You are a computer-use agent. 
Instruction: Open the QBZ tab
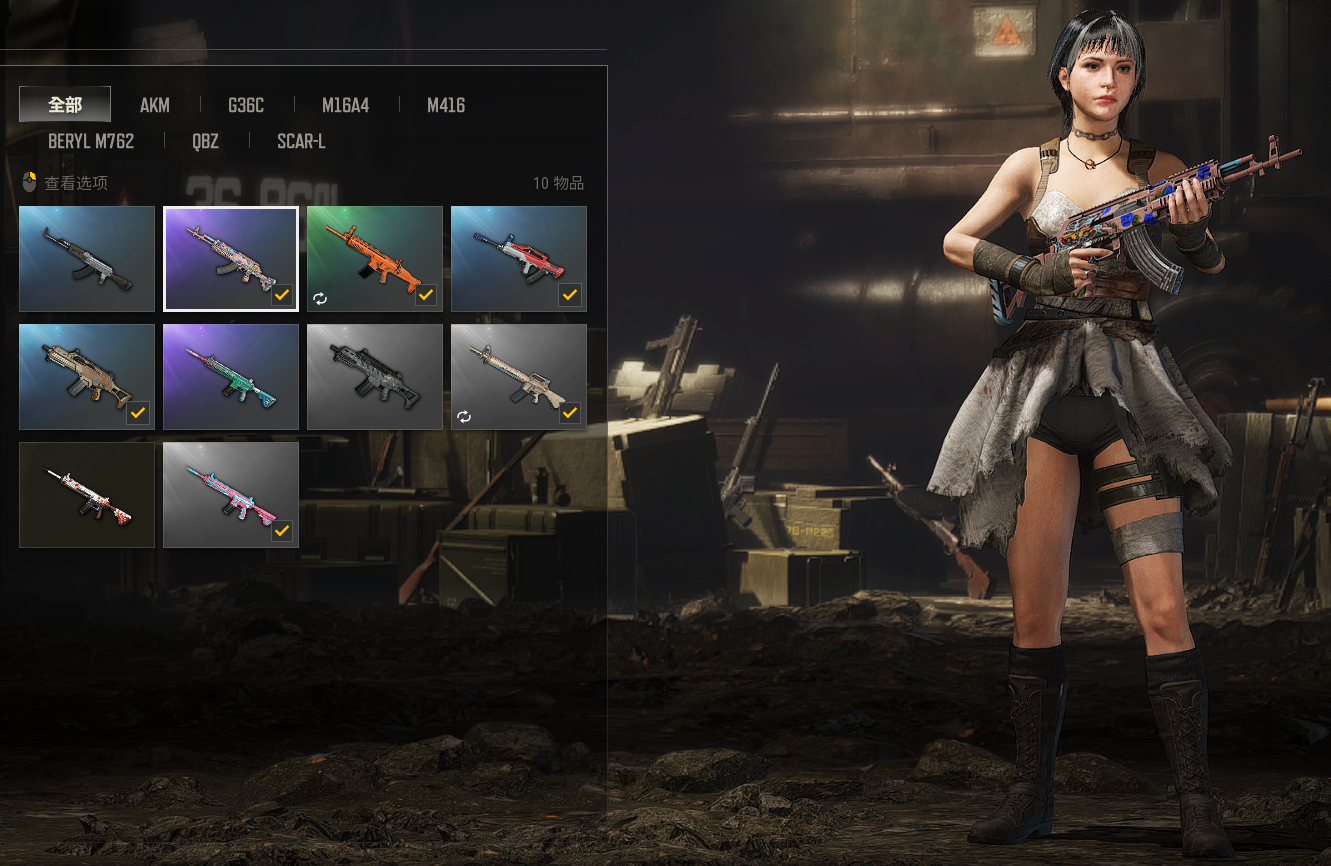coord(205,141)
